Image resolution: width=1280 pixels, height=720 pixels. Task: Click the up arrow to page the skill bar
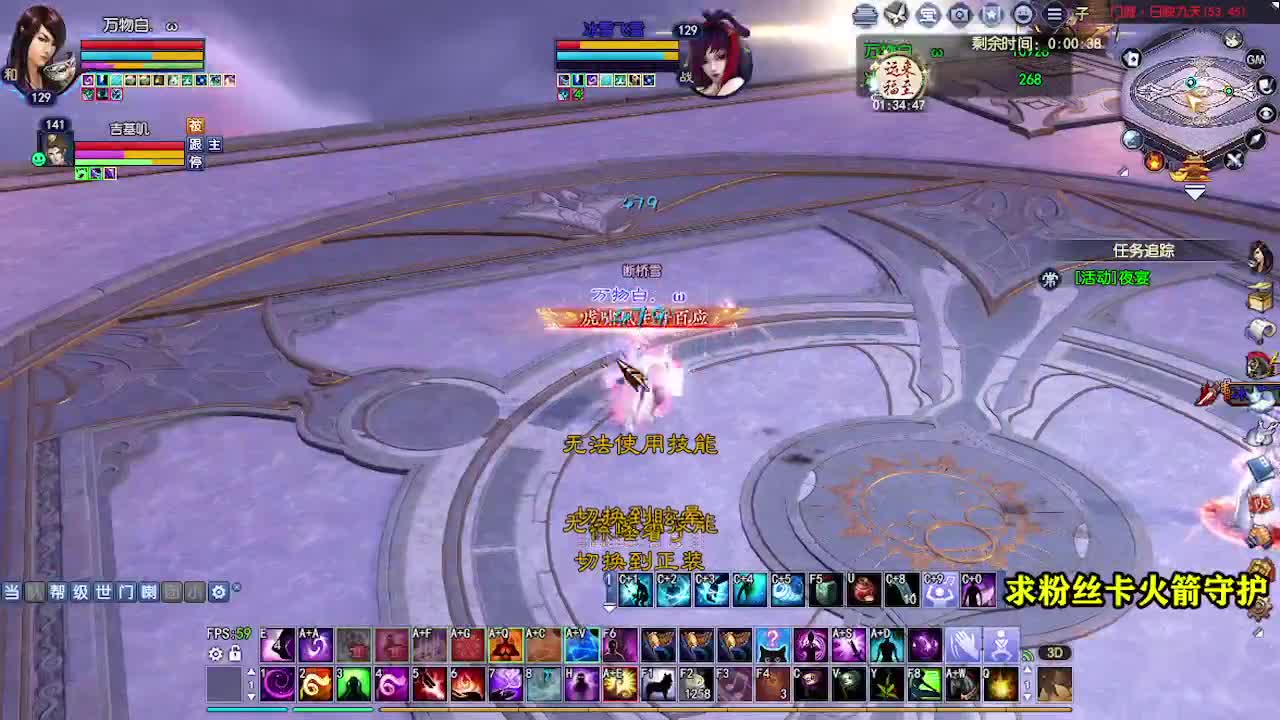pyautogui.click(x=252, y=671)
